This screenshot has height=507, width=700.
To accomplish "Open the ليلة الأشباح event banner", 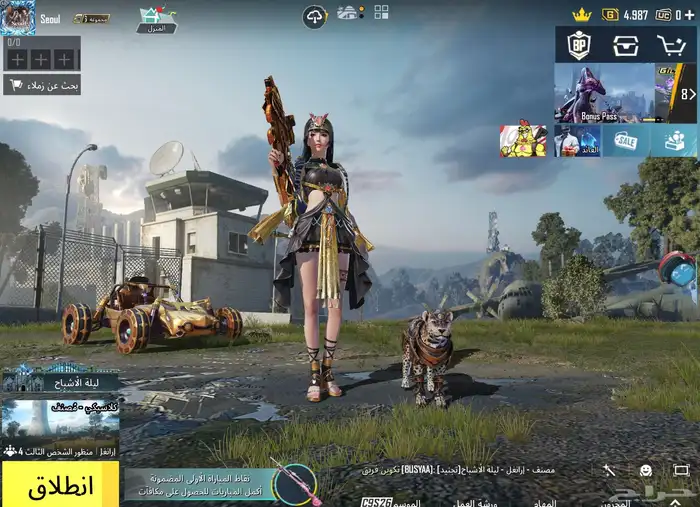I will (x=60, y=378).
